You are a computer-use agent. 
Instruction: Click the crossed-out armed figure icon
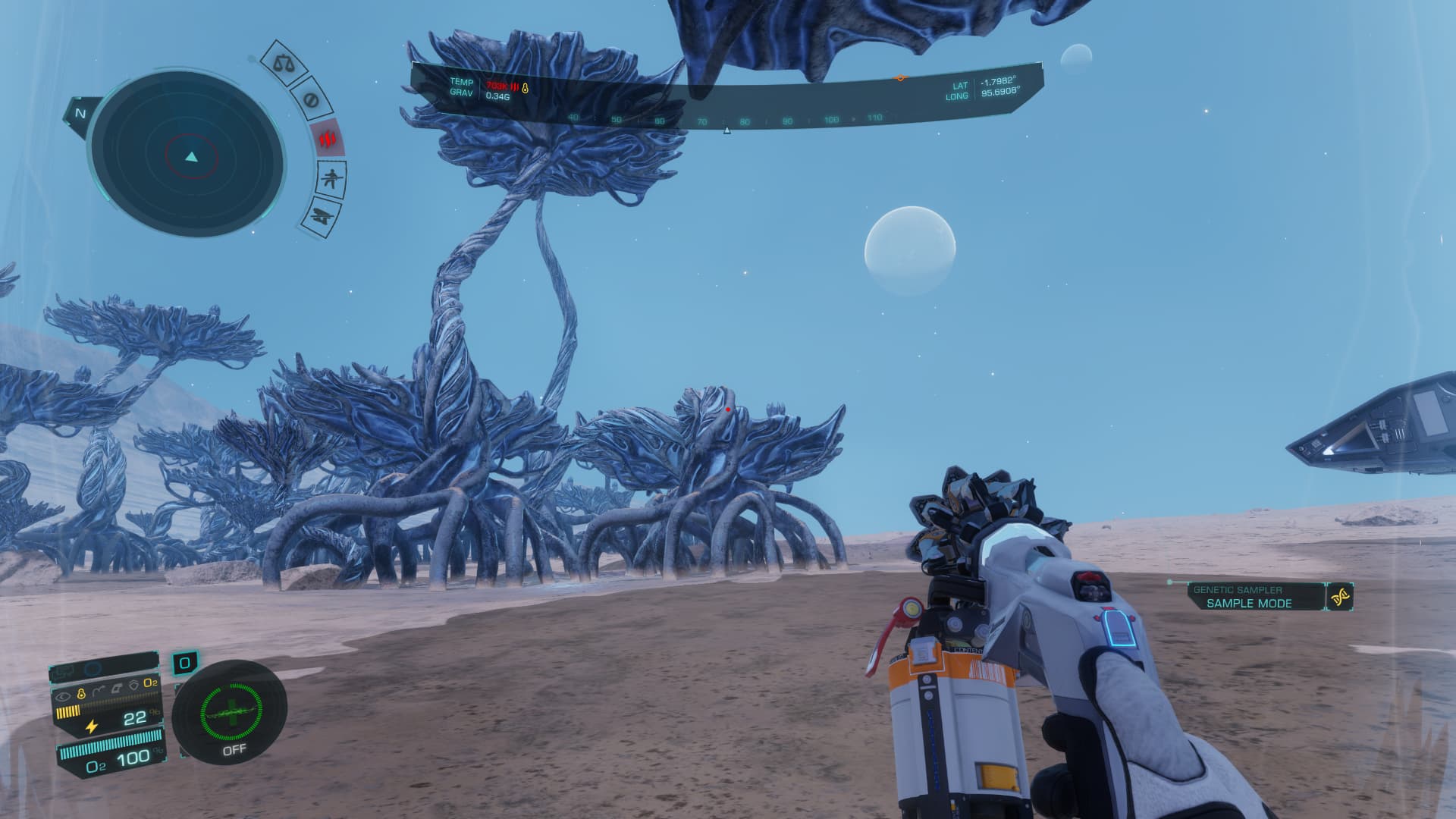[331, 180]
